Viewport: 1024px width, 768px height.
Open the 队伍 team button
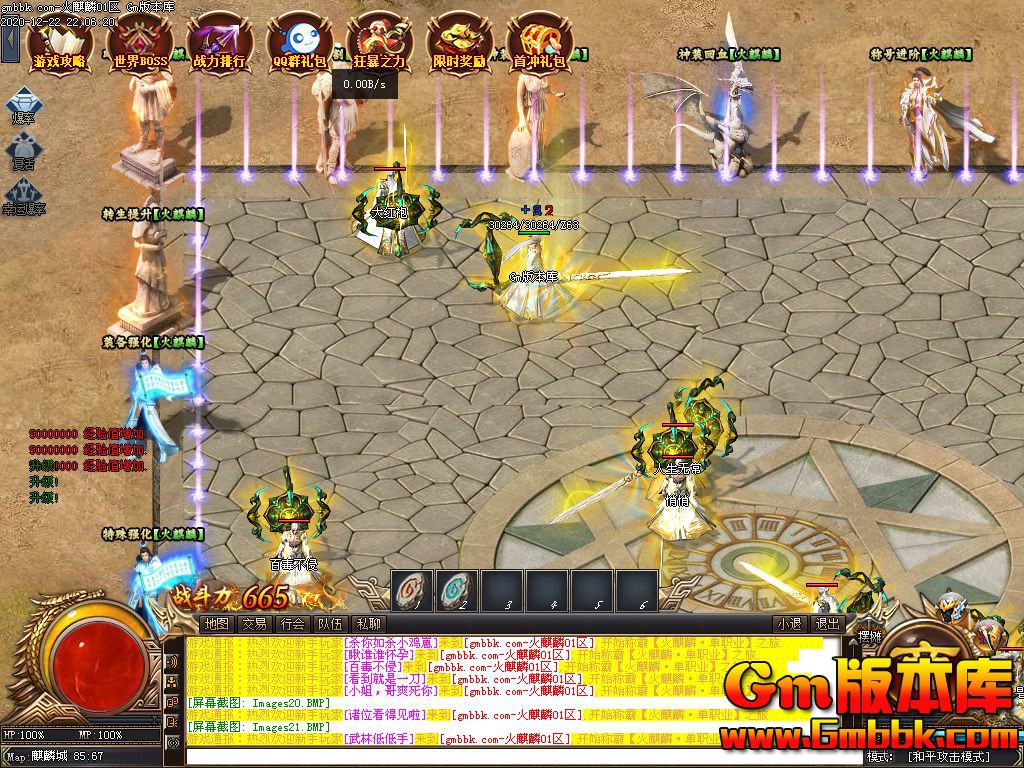331,624
